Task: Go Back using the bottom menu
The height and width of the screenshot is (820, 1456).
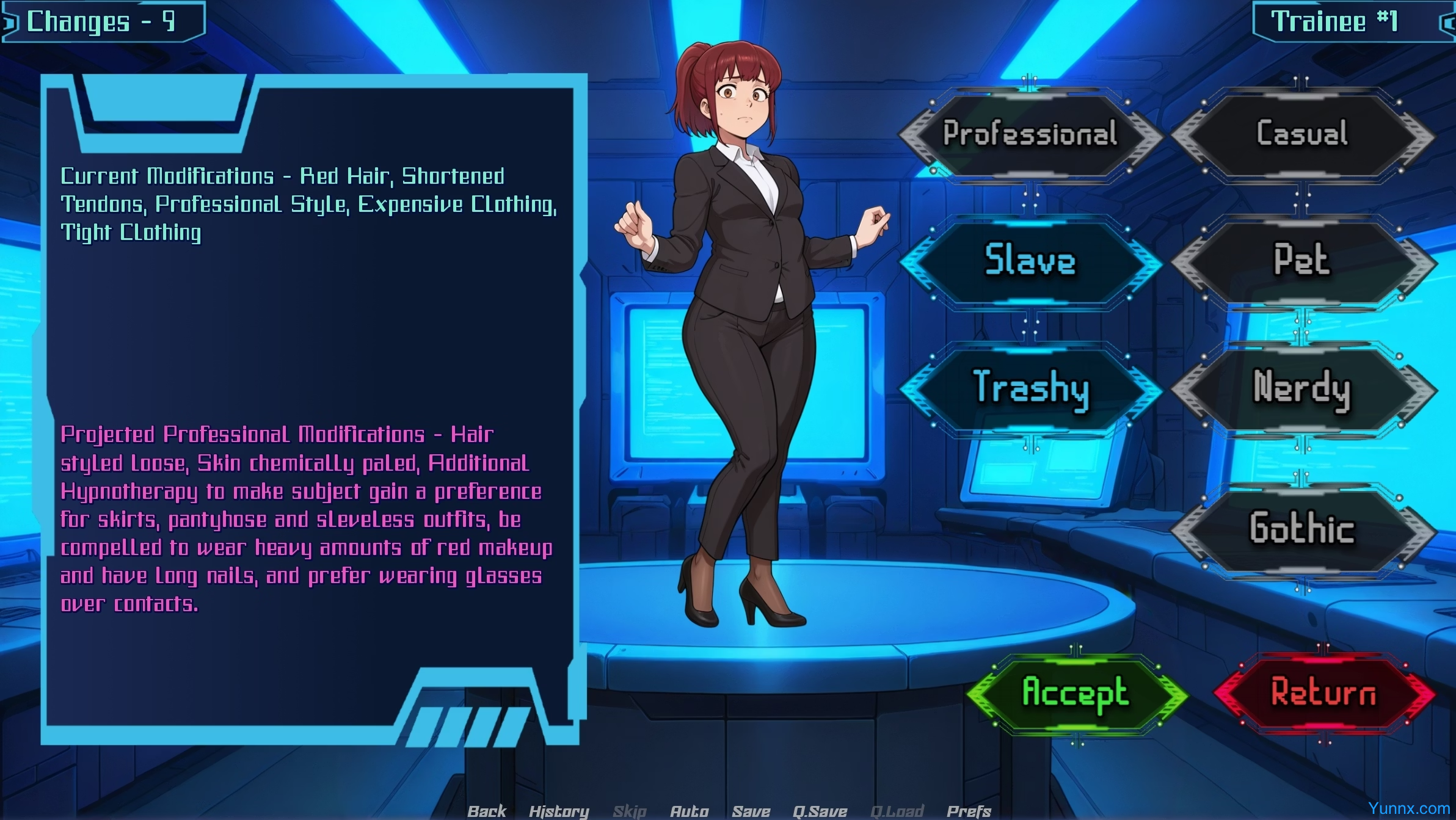Action: point(487,811)
